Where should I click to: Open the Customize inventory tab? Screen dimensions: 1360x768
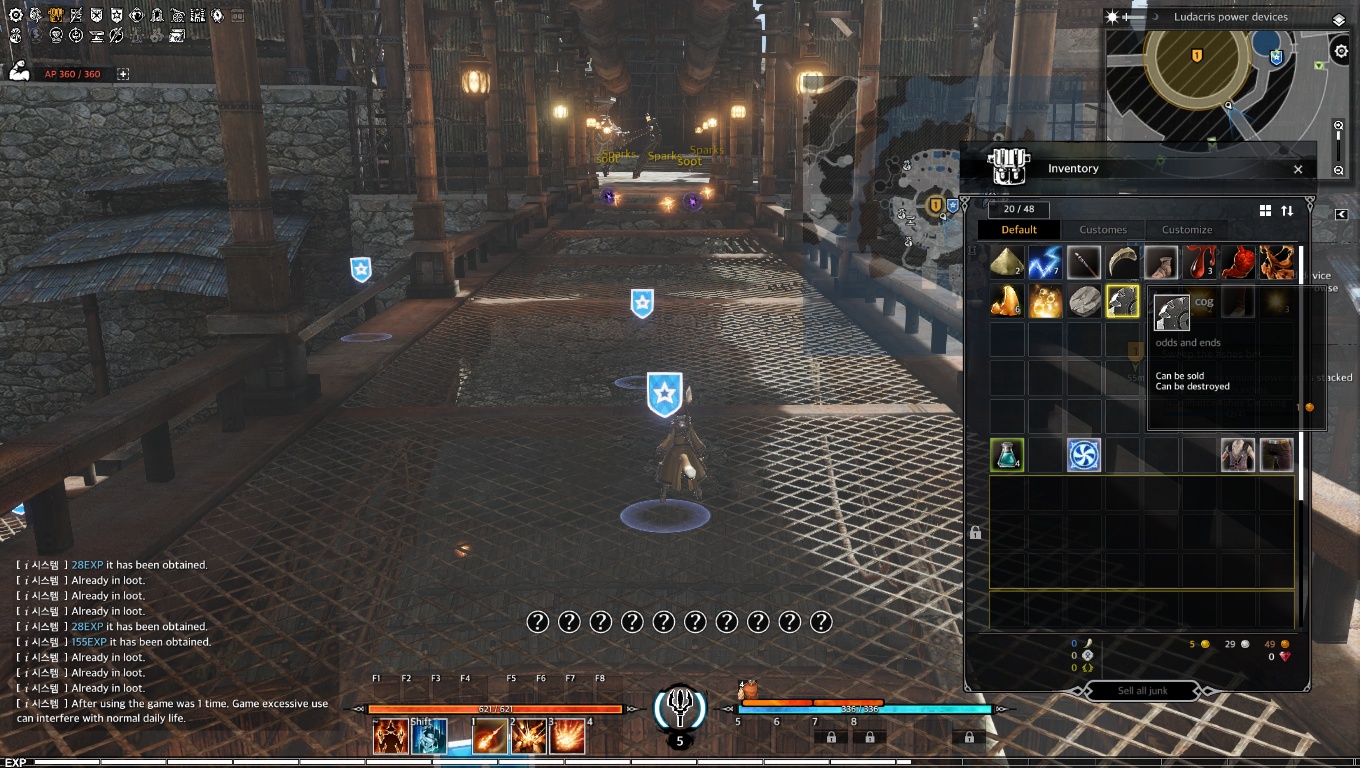coord(1187,230)
